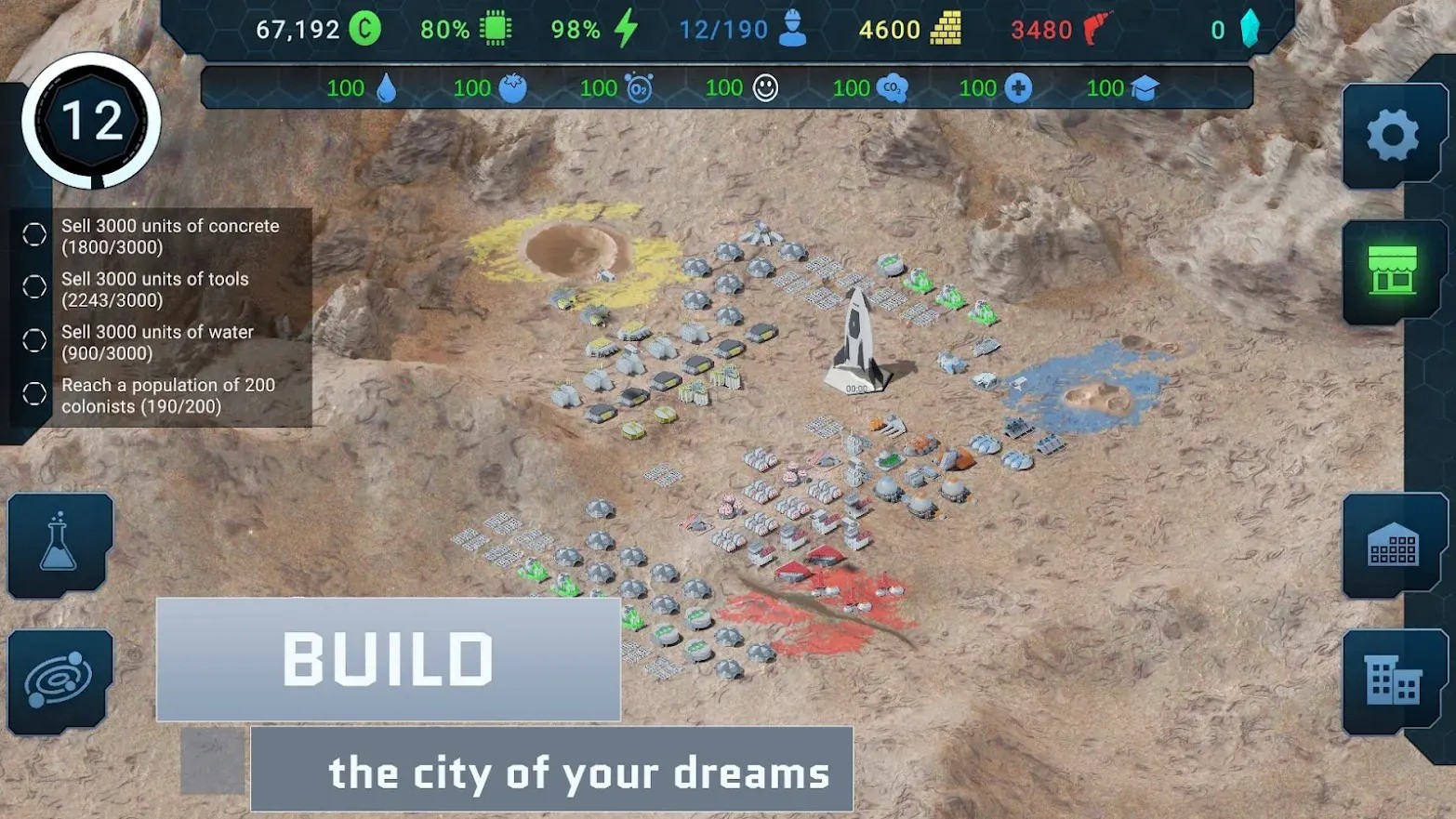This screenshot has width=1456, height=819.
Task: Open the city buildings construction panel
Action: coord(1391,679)
